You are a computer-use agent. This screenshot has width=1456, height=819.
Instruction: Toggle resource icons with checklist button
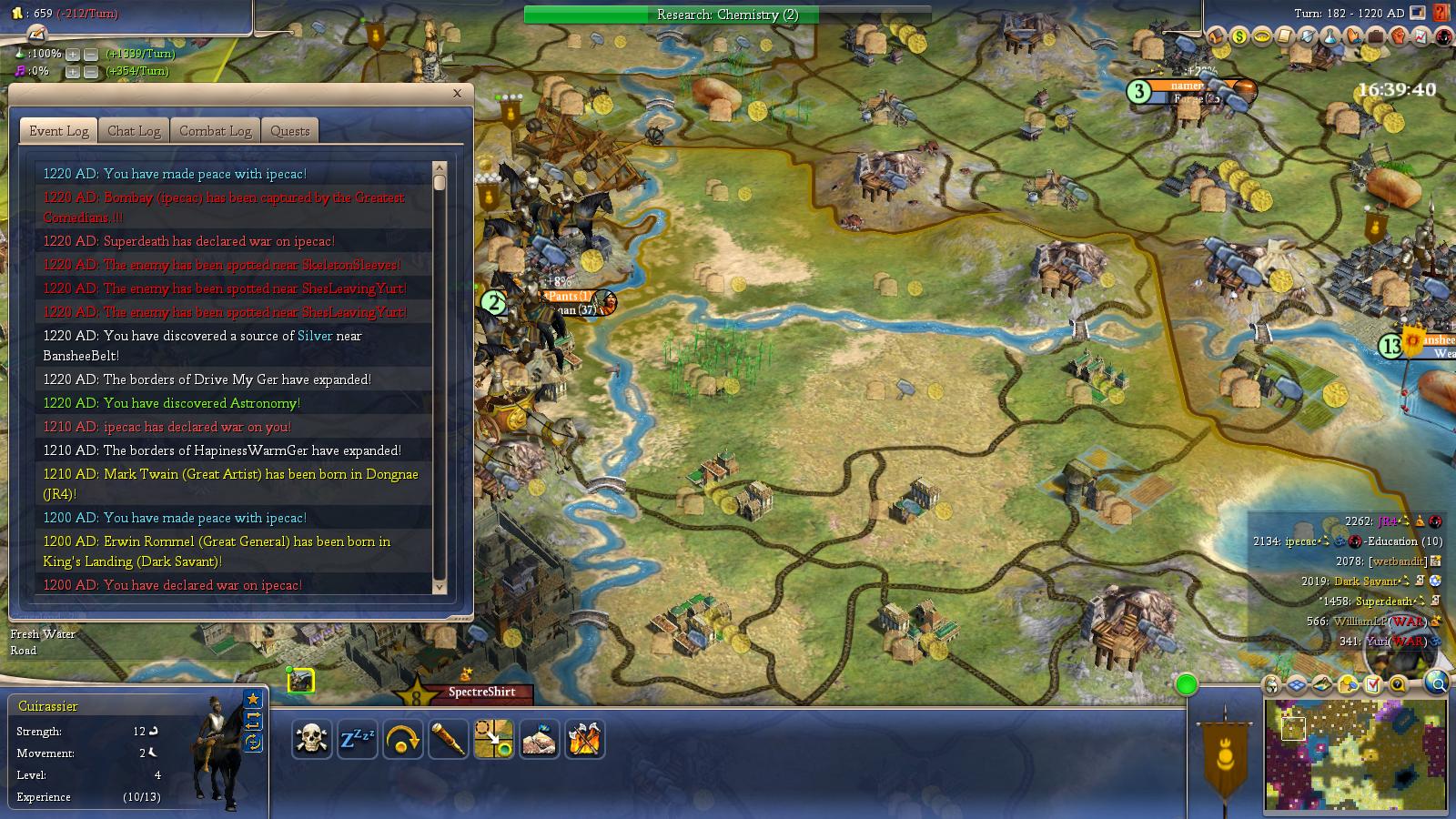(1372, 684)
